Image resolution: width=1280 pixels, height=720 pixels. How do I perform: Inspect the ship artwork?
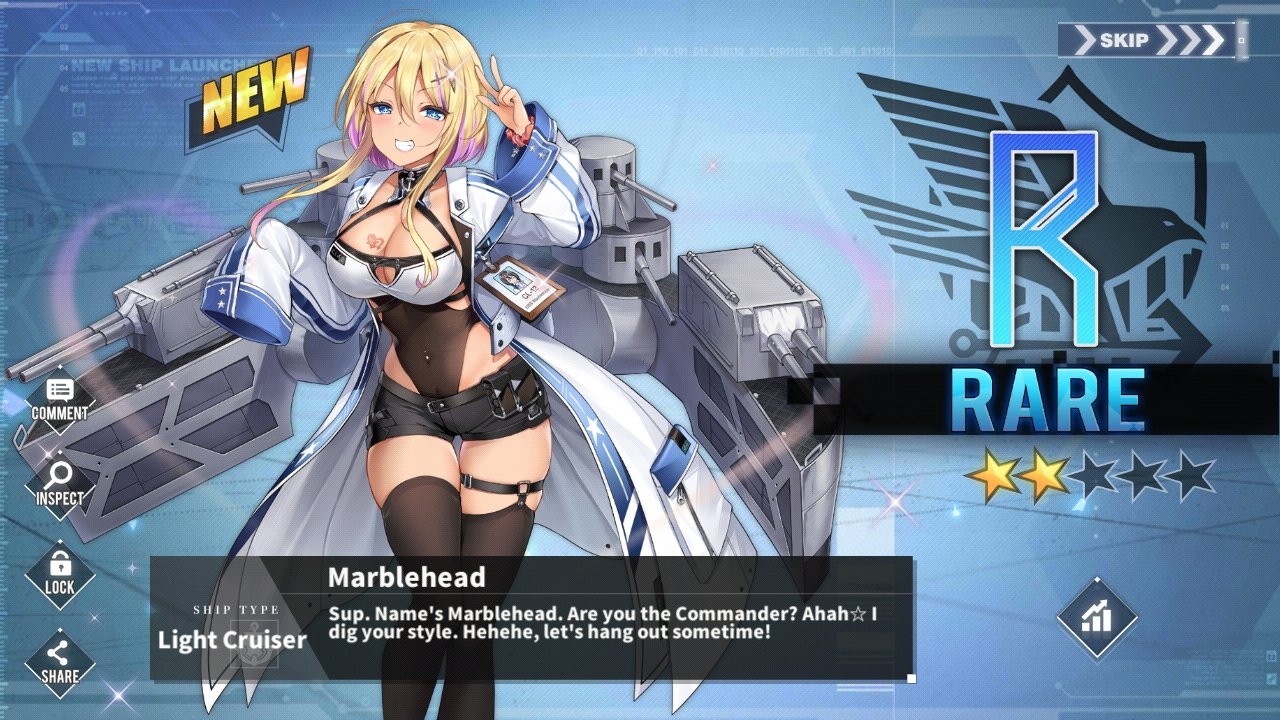click(59, 484)
